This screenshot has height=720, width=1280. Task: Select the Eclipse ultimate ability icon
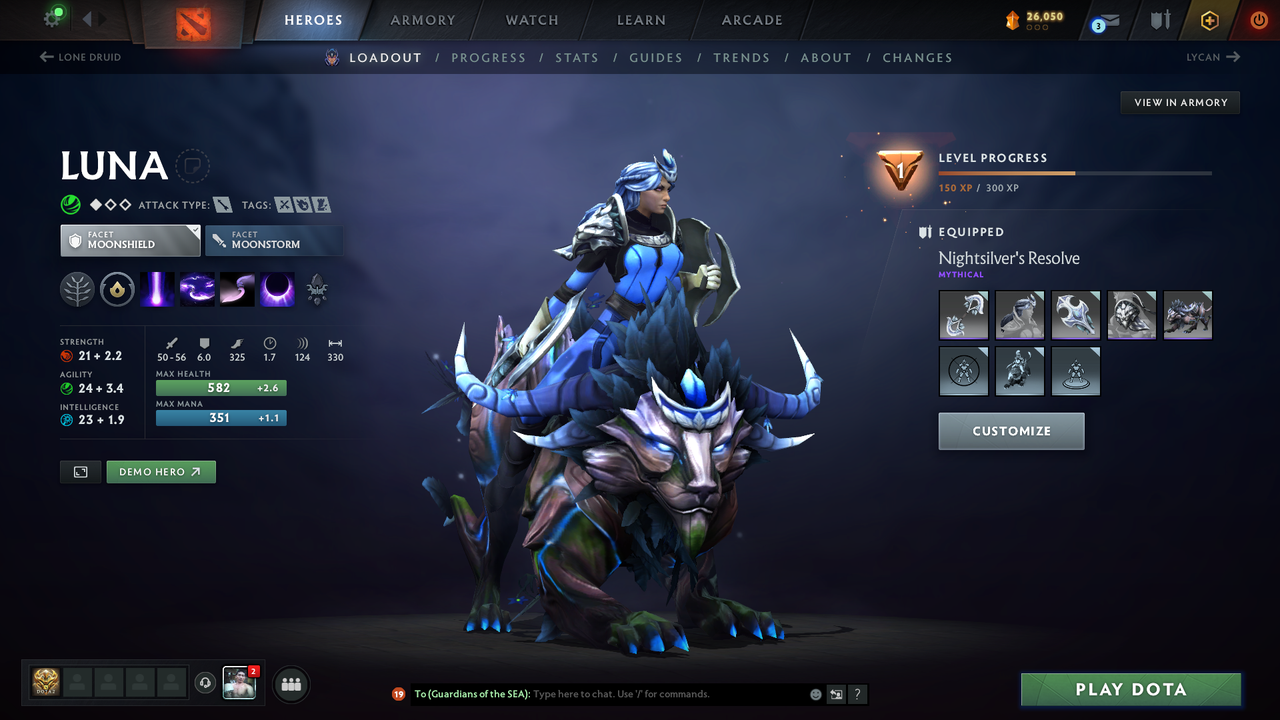coord(276,289)
